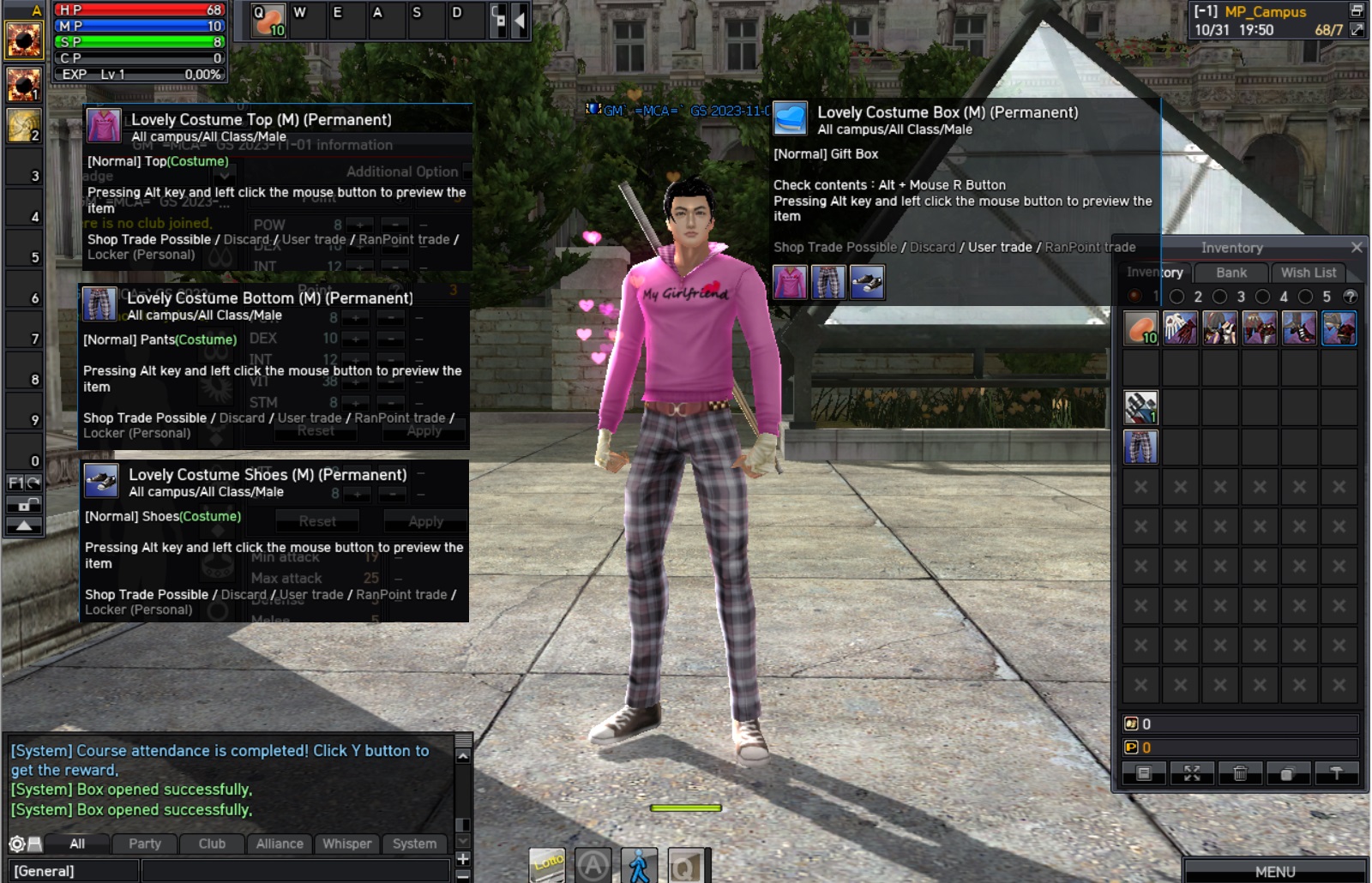The width and height of the screenshot is (1372, 883).
Task: Close the Inventory window
Action: [1356, 247]
